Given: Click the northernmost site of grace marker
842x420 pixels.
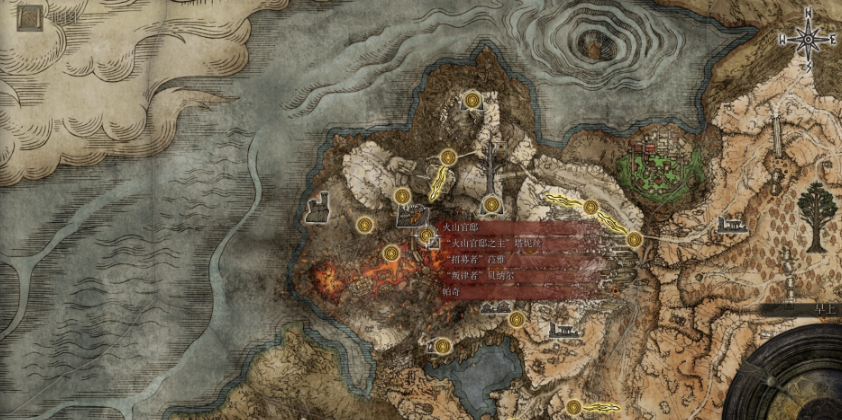Looking at the screenshot, I should coord(473,98).
